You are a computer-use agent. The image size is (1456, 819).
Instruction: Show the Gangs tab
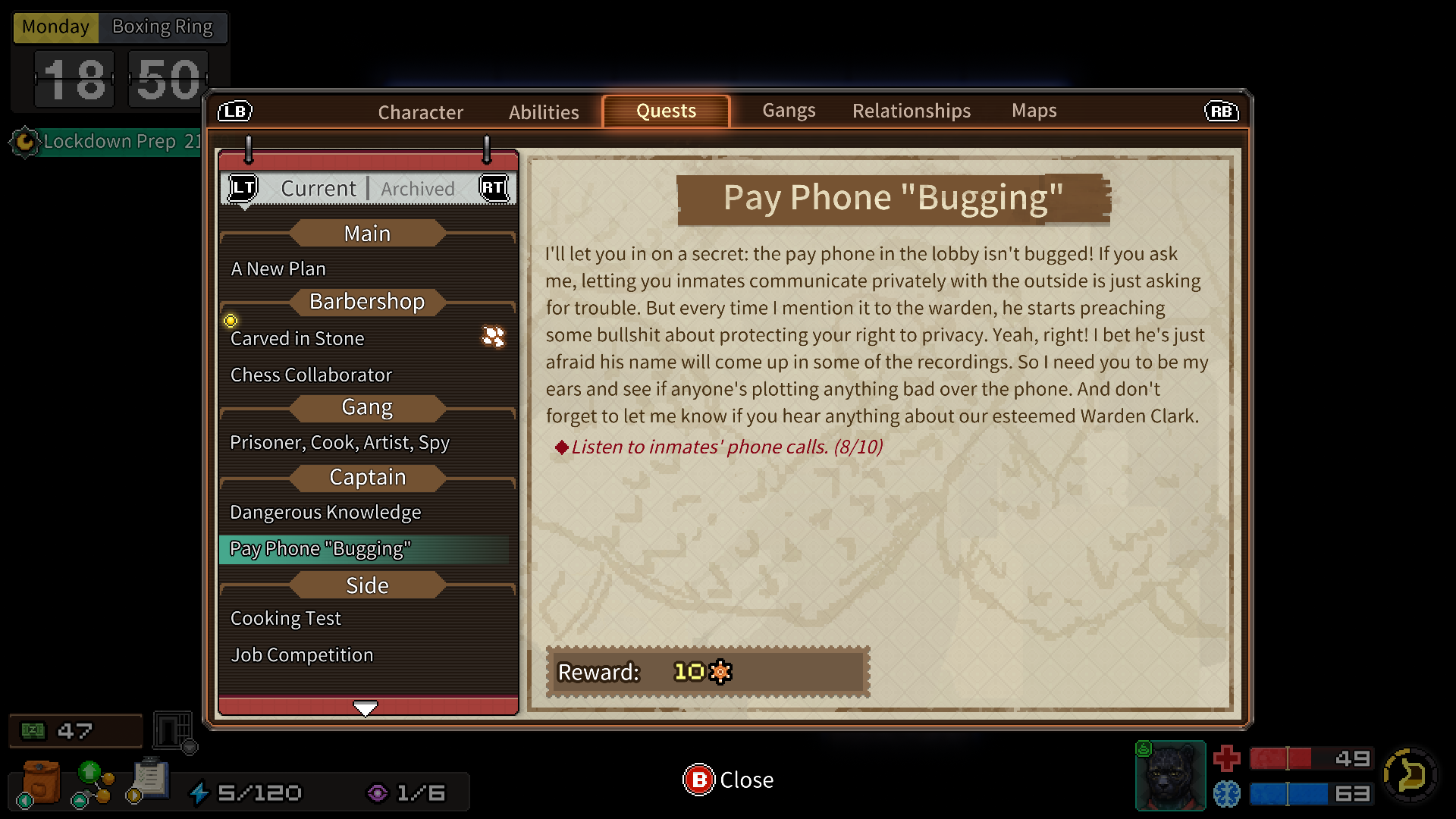point(789,111)
